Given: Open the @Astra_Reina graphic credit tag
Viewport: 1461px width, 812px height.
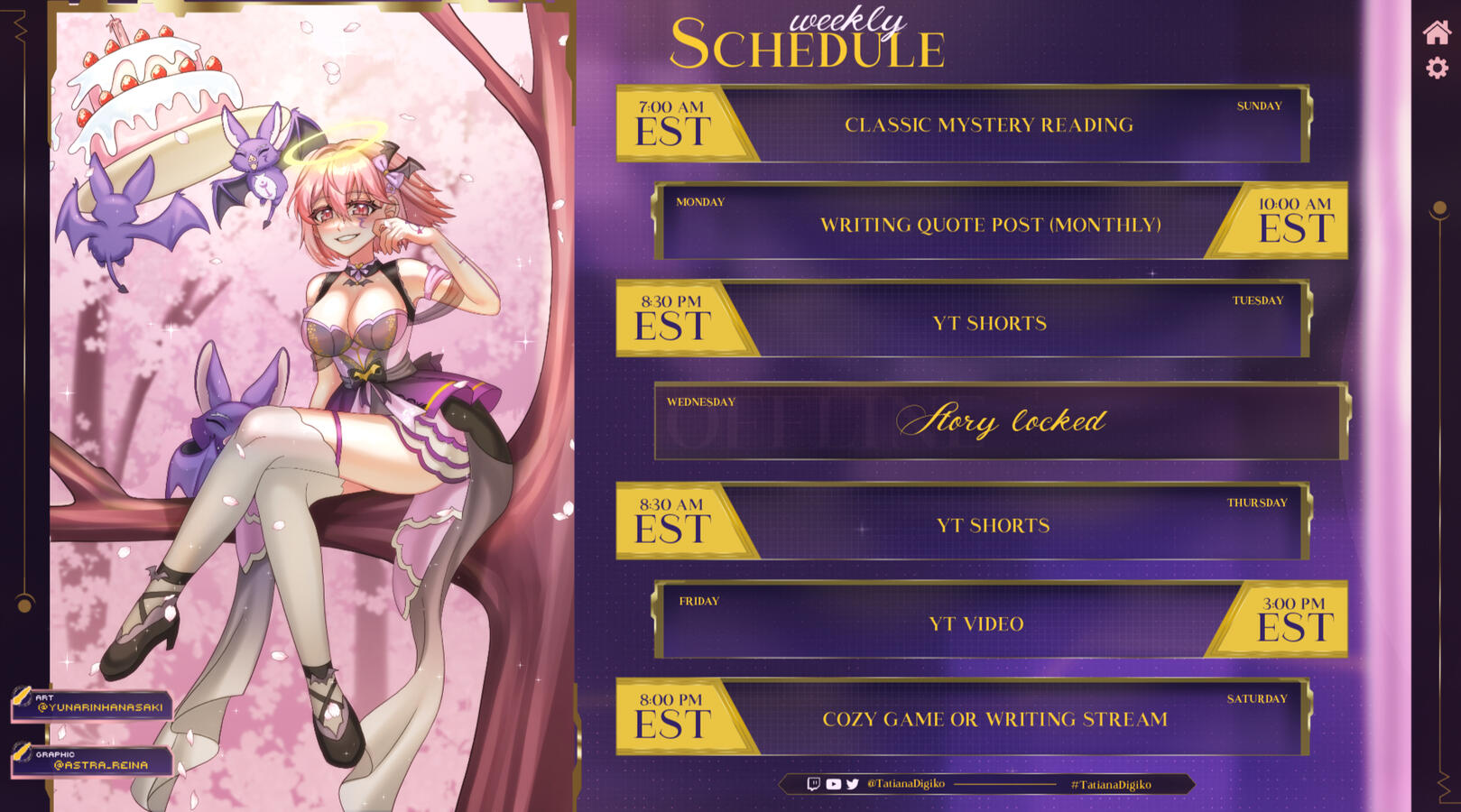Looking at the screenshot, I should (92, 761).
